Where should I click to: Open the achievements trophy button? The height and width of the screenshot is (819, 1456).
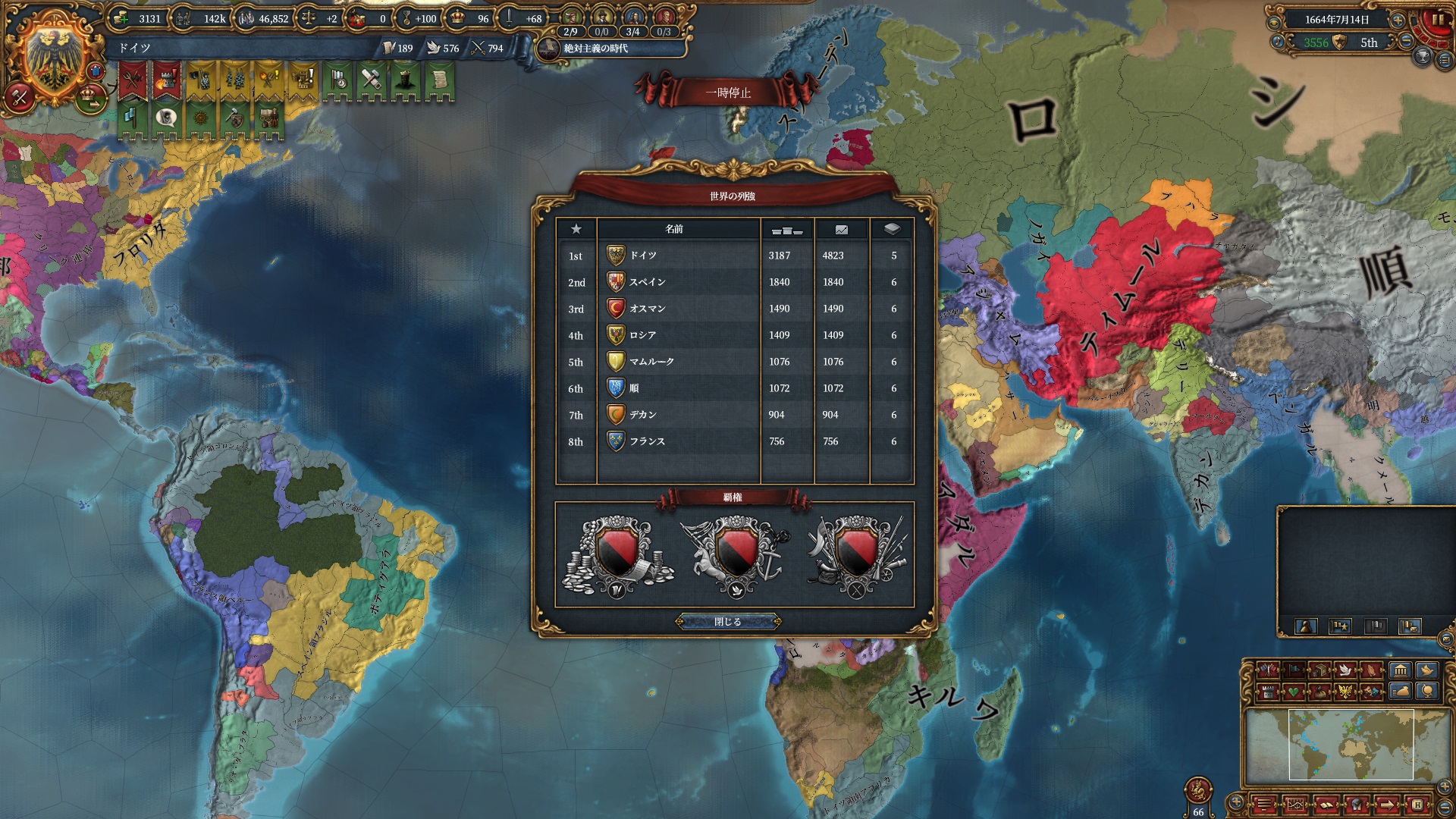1422,55
